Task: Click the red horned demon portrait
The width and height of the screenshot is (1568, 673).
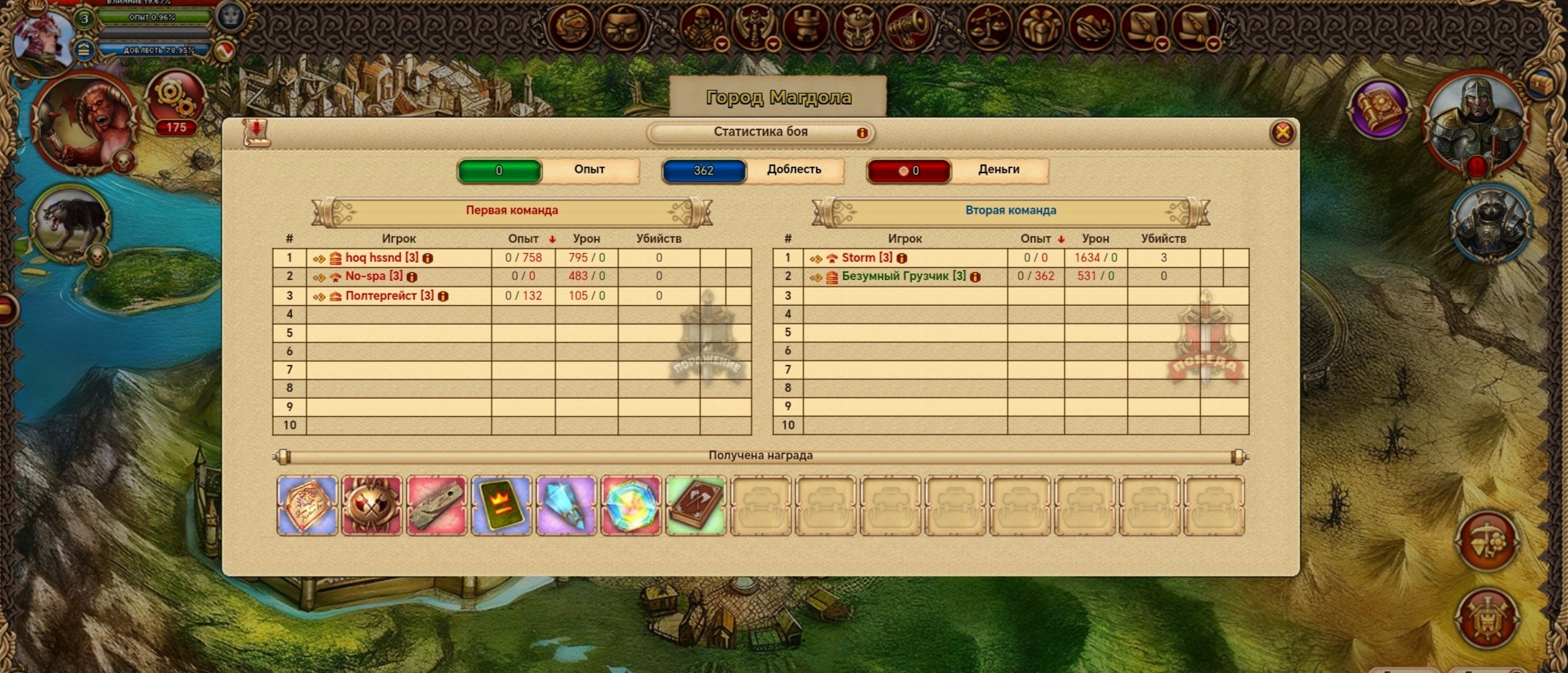Action: (x=86, y=121)
